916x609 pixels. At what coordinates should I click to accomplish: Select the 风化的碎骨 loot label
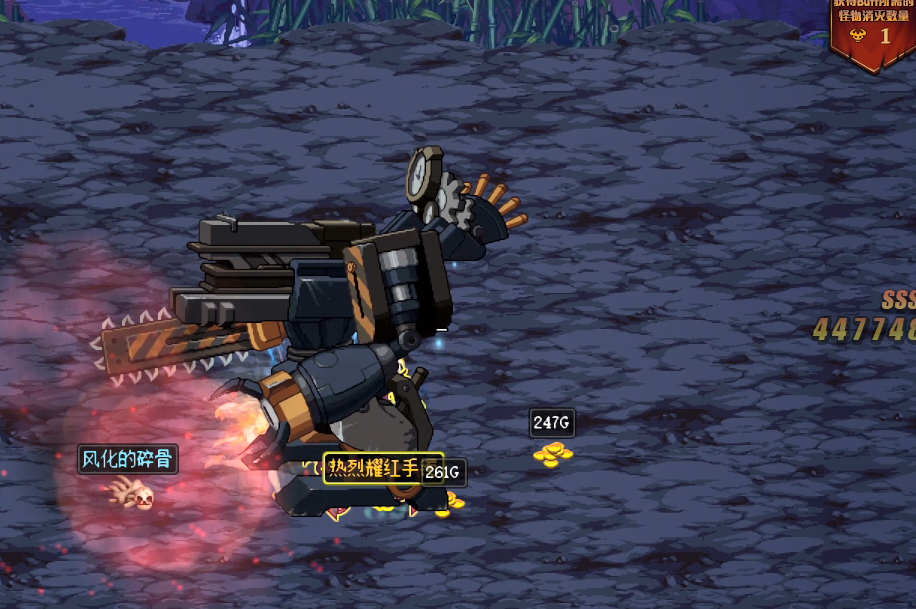(x=128, y=459)
